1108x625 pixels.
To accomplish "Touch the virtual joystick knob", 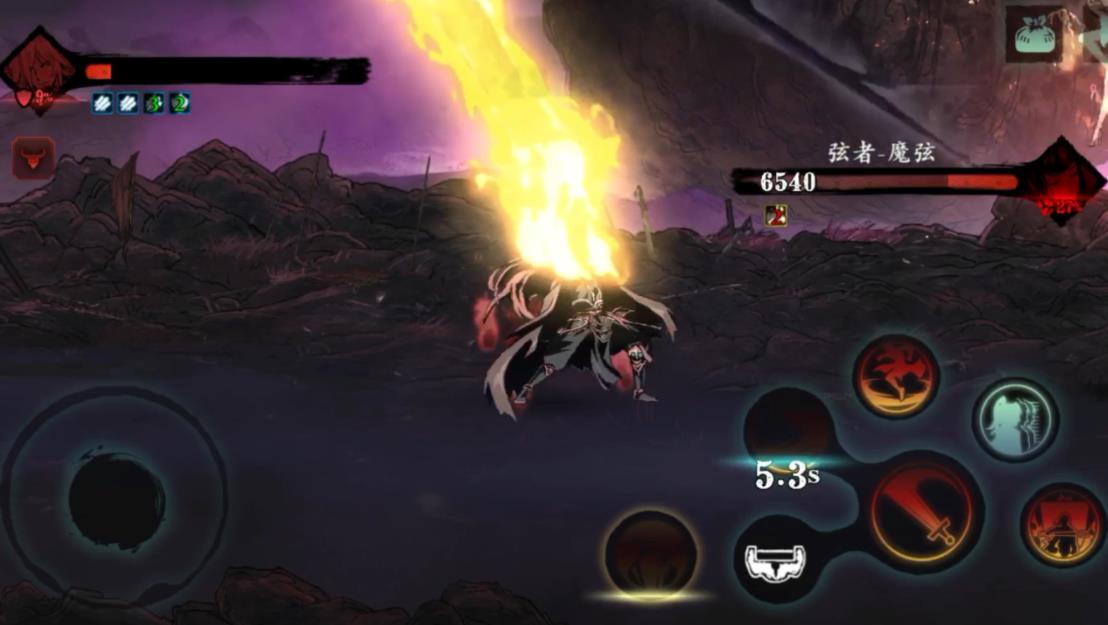I will coord(116,500).
